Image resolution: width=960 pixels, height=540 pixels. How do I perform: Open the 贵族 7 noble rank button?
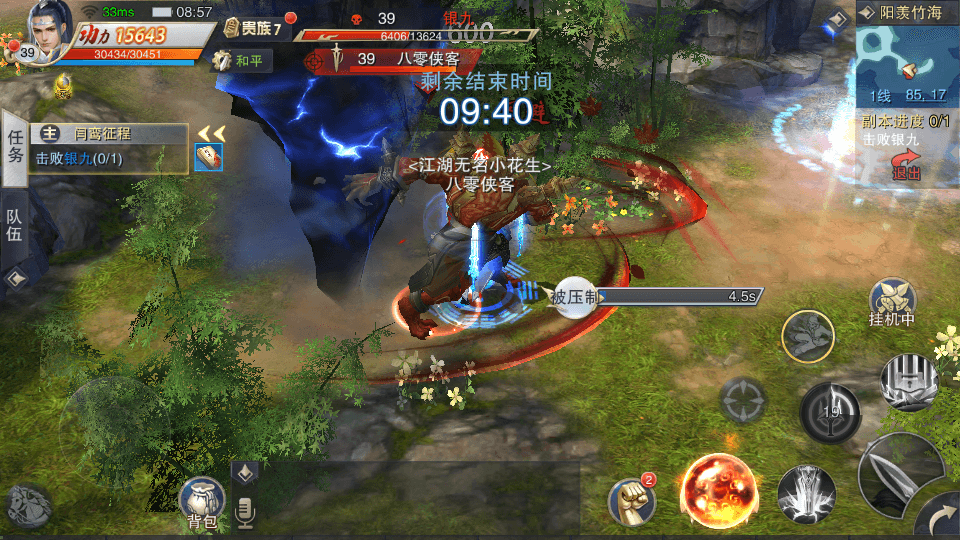[x=254, y=28]
